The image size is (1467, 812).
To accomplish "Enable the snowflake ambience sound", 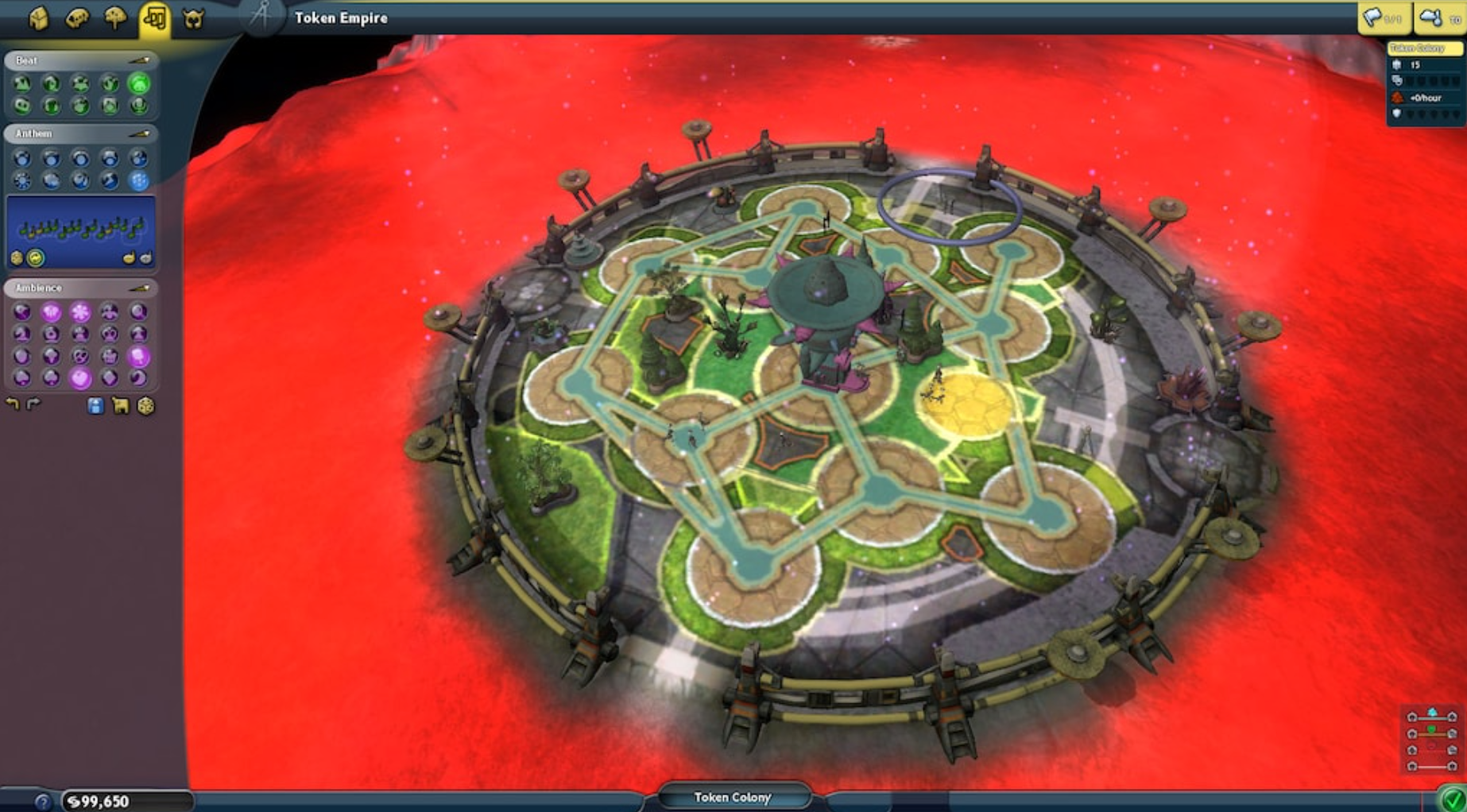I will [x=79, y=312].
